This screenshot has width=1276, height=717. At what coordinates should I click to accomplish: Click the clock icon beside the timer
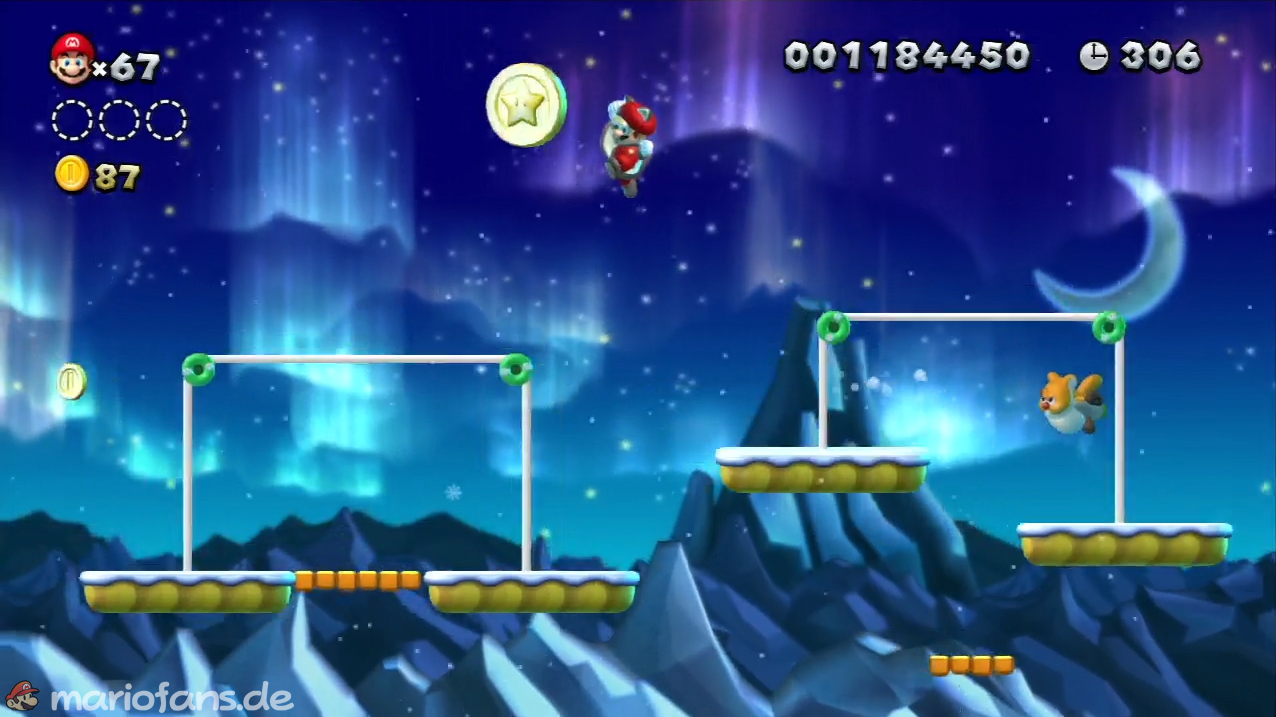[1093, 56]
